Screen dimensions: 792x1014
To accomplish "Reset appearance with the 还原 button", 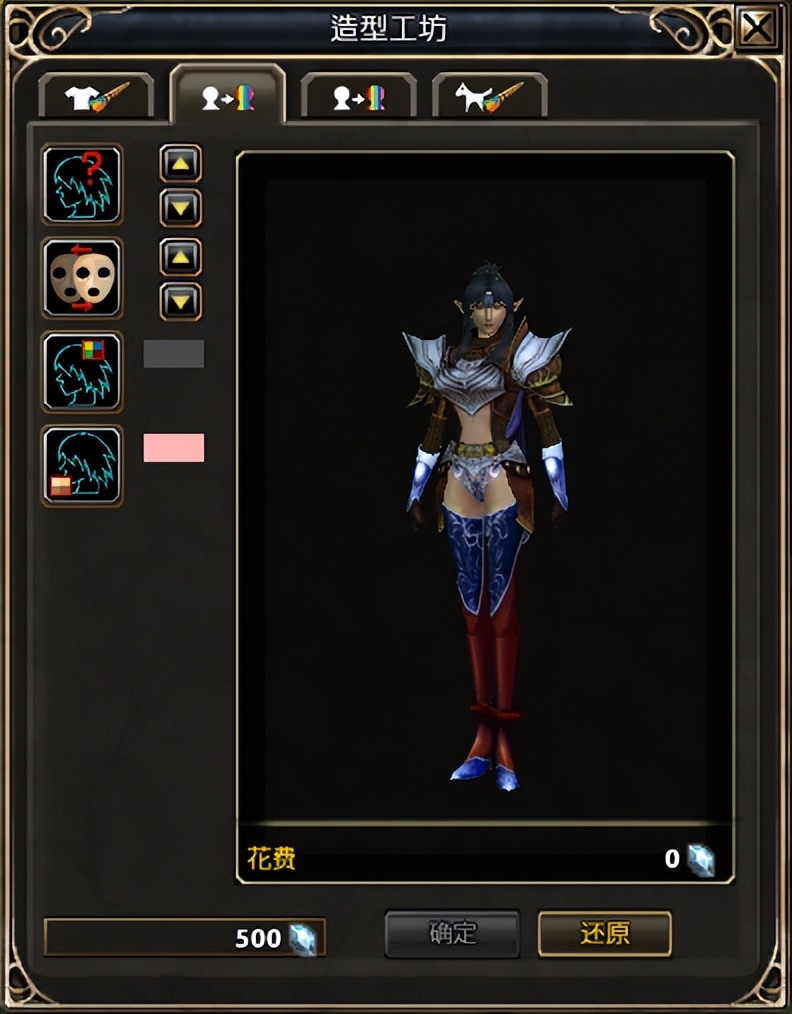I will coord(604,934).
